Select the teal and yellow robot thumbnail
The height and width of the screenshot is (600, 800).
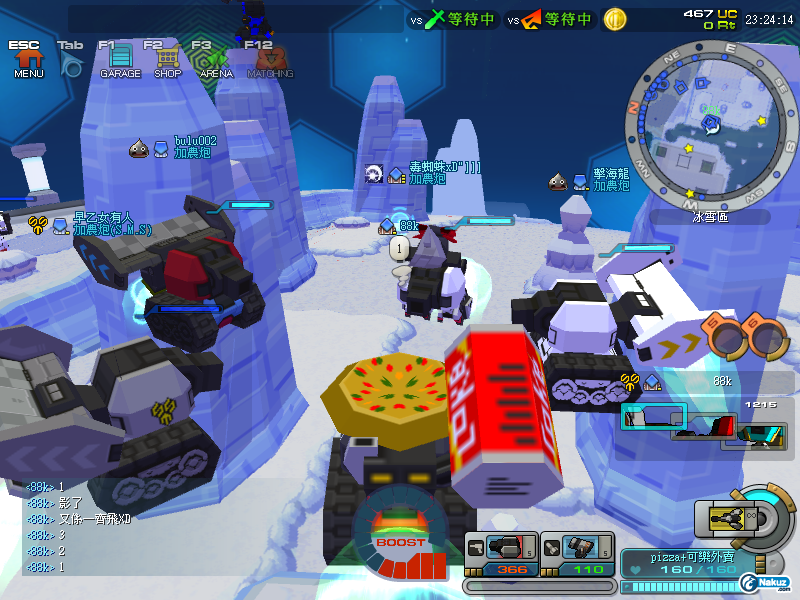(763, 432)
